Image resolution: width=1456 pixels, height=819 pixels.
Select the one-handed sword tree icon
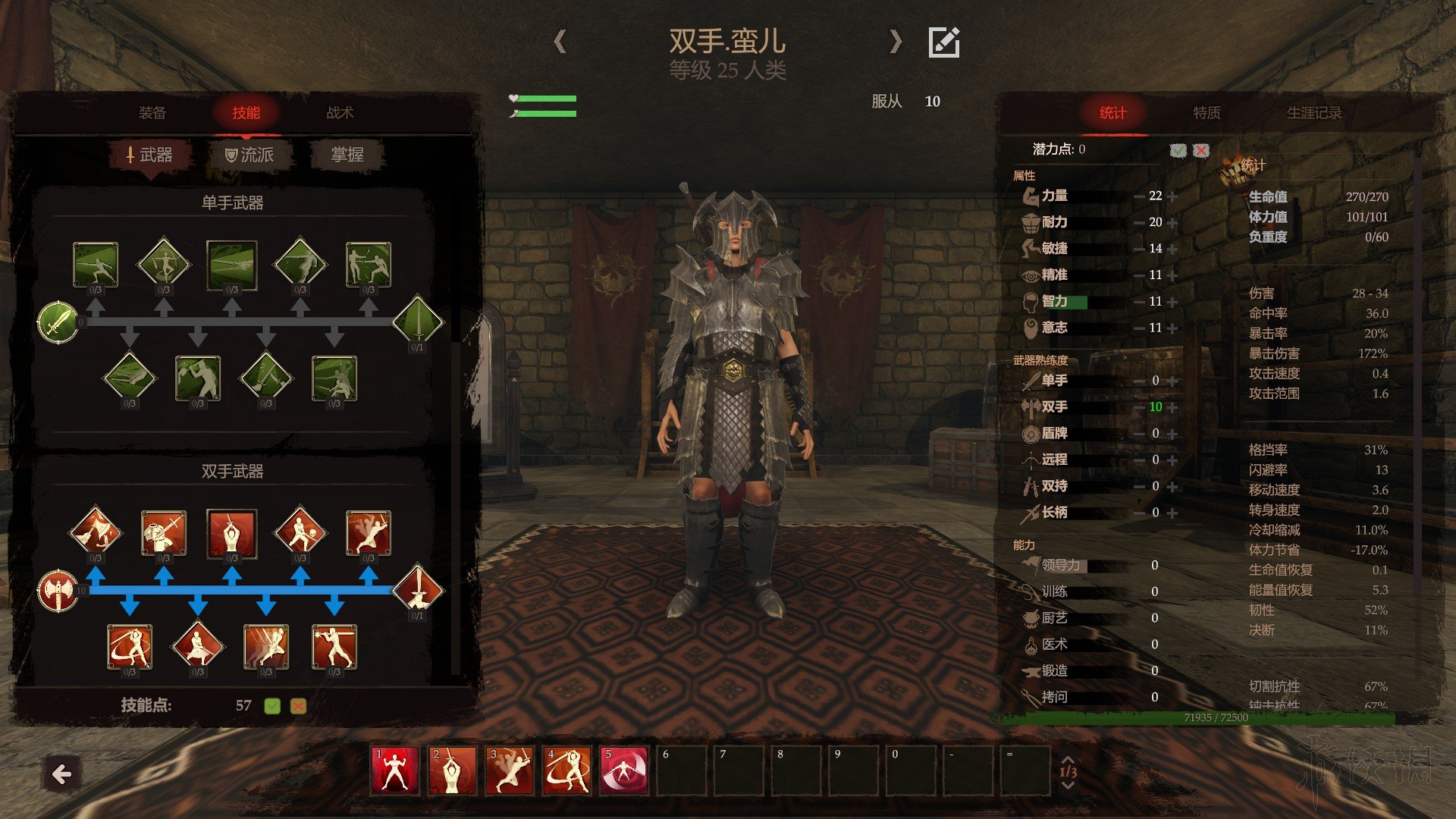click(x=58, y=322)
